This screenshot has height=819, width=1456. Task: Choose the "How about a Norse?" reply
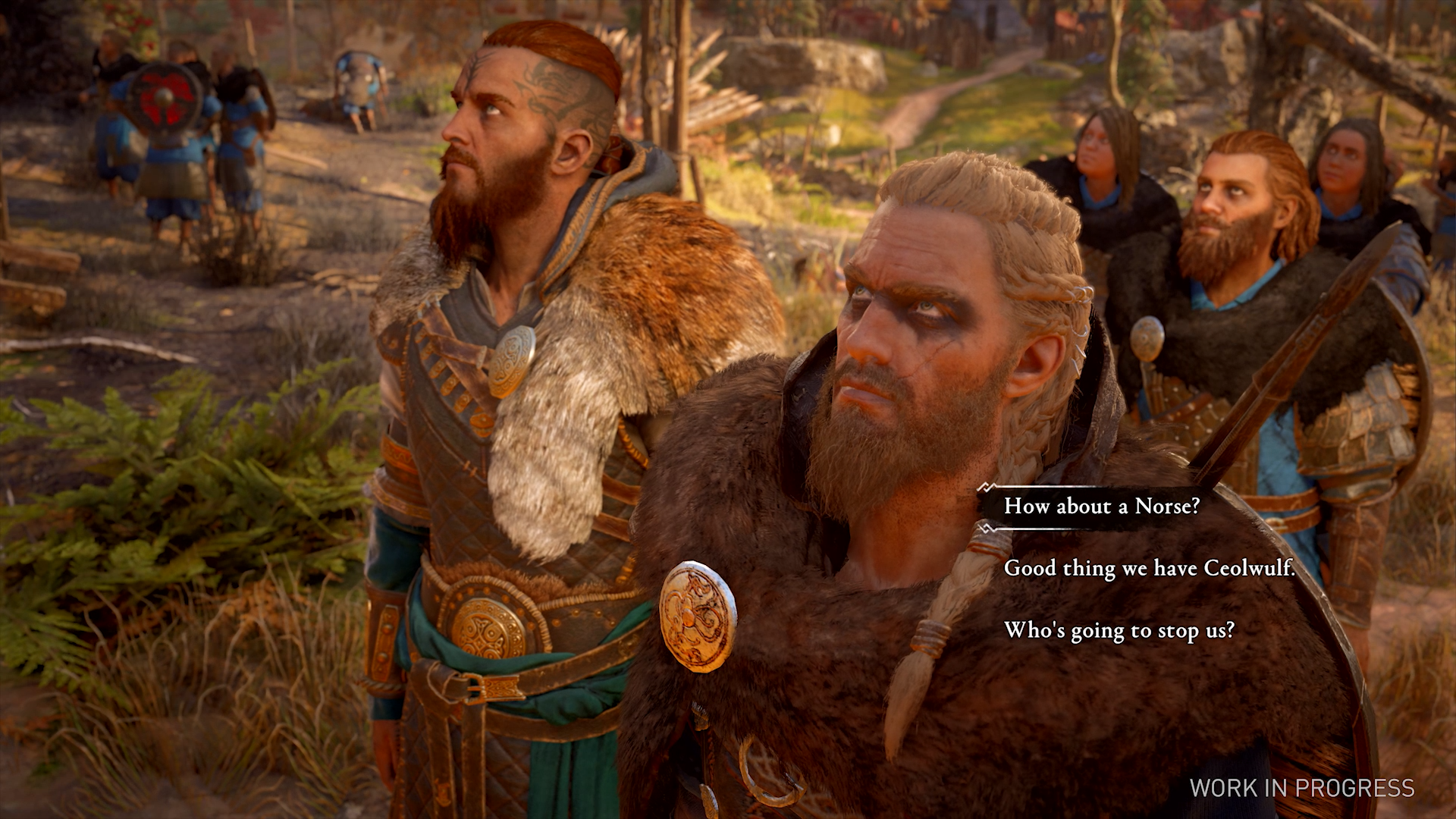1101,506
